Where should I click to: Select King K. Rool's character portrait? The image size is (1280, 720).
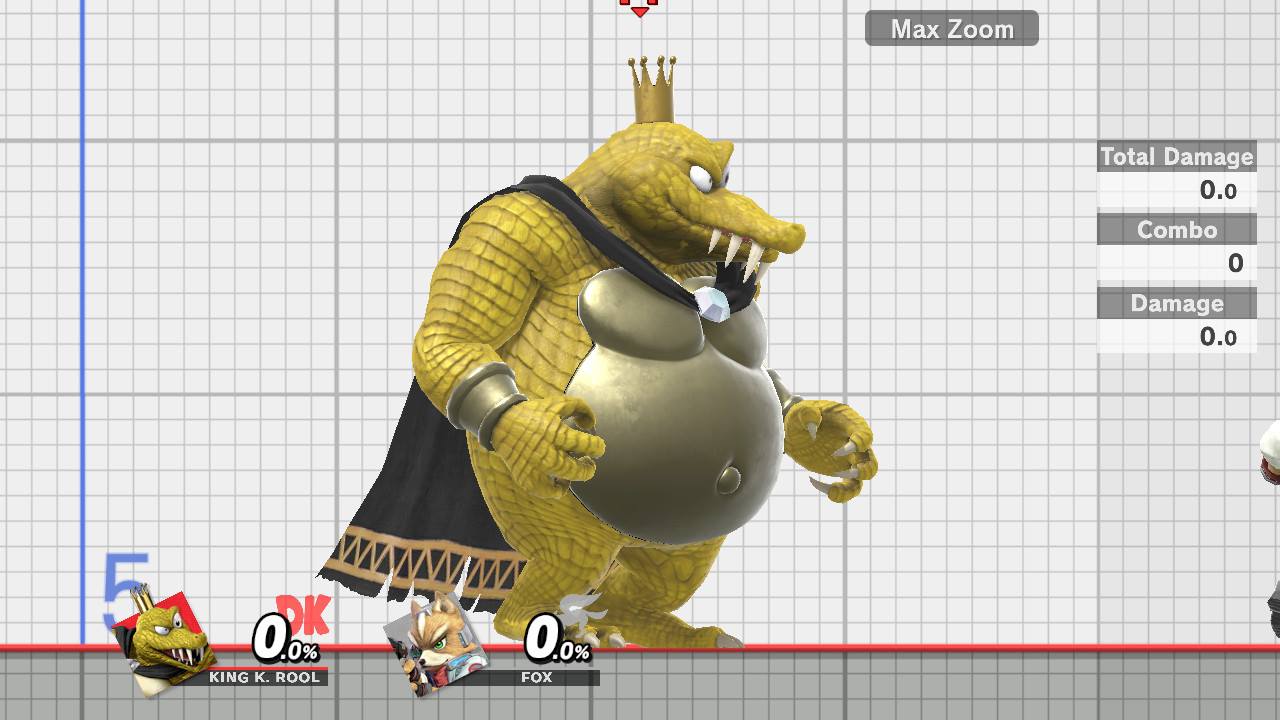click(x=163, y=647)
